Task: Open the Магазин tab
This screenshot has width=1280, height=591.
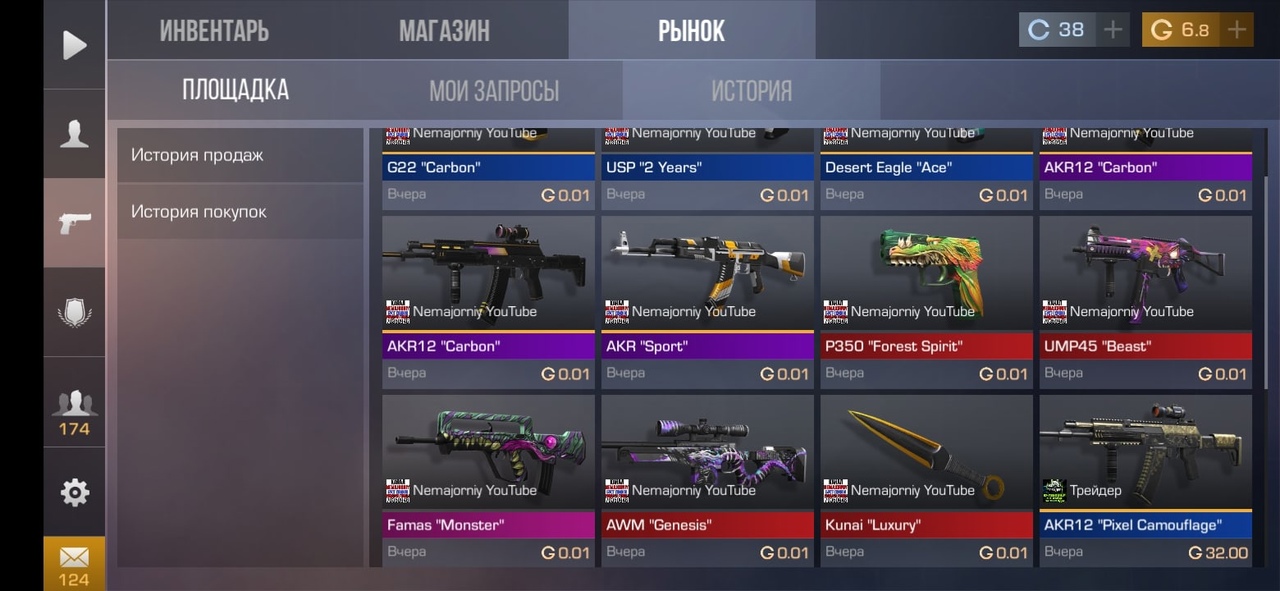Action: [x=444, y=31]
